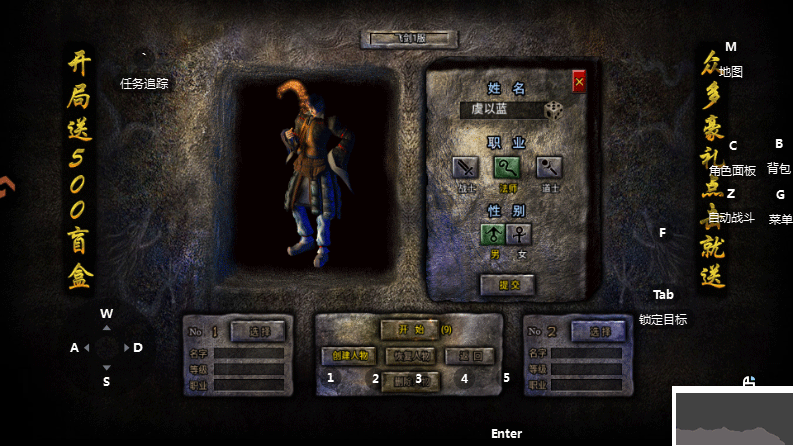The image size is (793, 446).
Task: Delete character with 删除人物 button
Action: (x=409, y=381)
